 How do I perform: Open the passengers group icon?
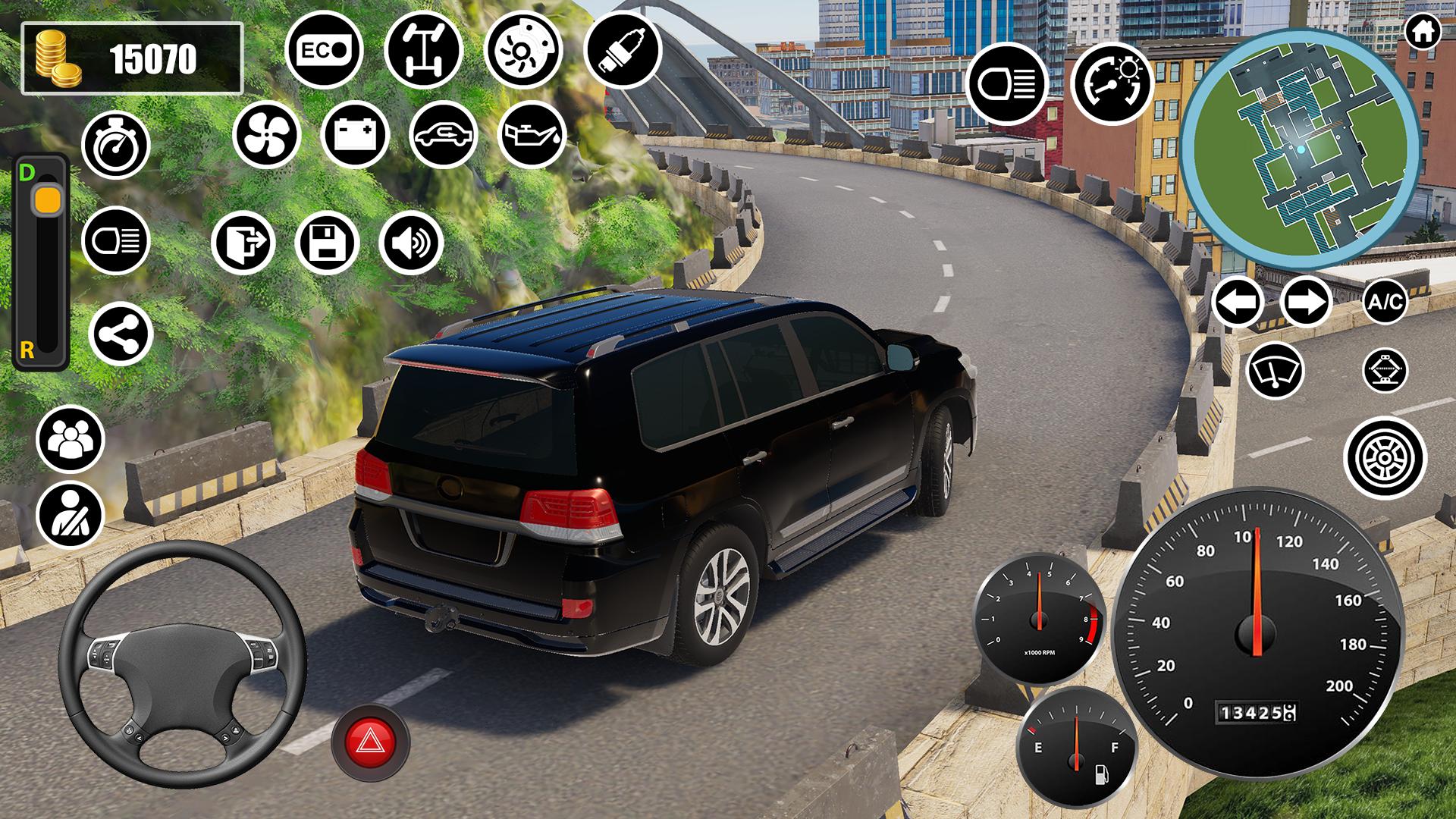tap(70, 439)
